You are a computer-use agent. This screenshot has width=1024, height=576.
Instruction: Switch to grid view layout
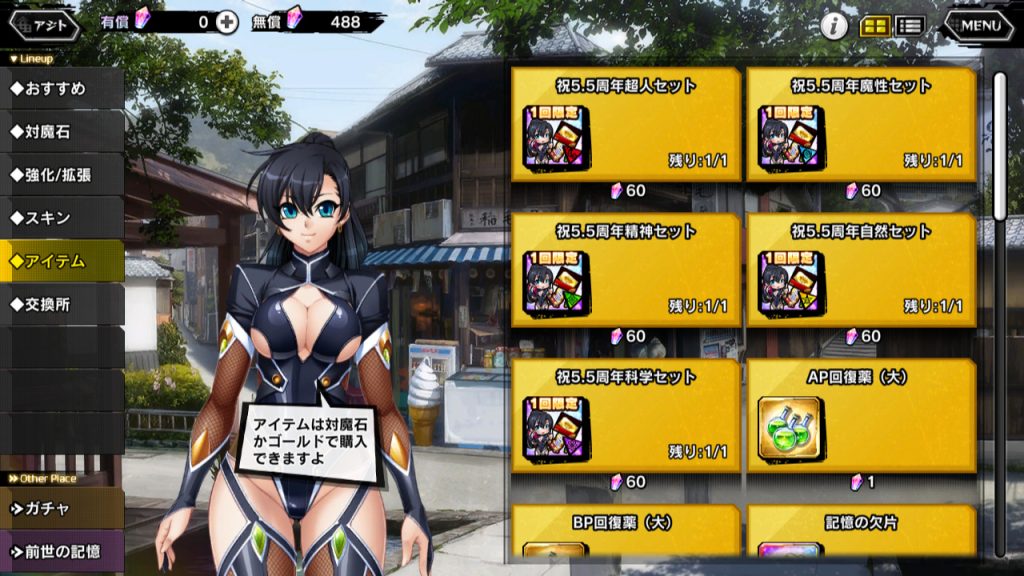point(875,27)
